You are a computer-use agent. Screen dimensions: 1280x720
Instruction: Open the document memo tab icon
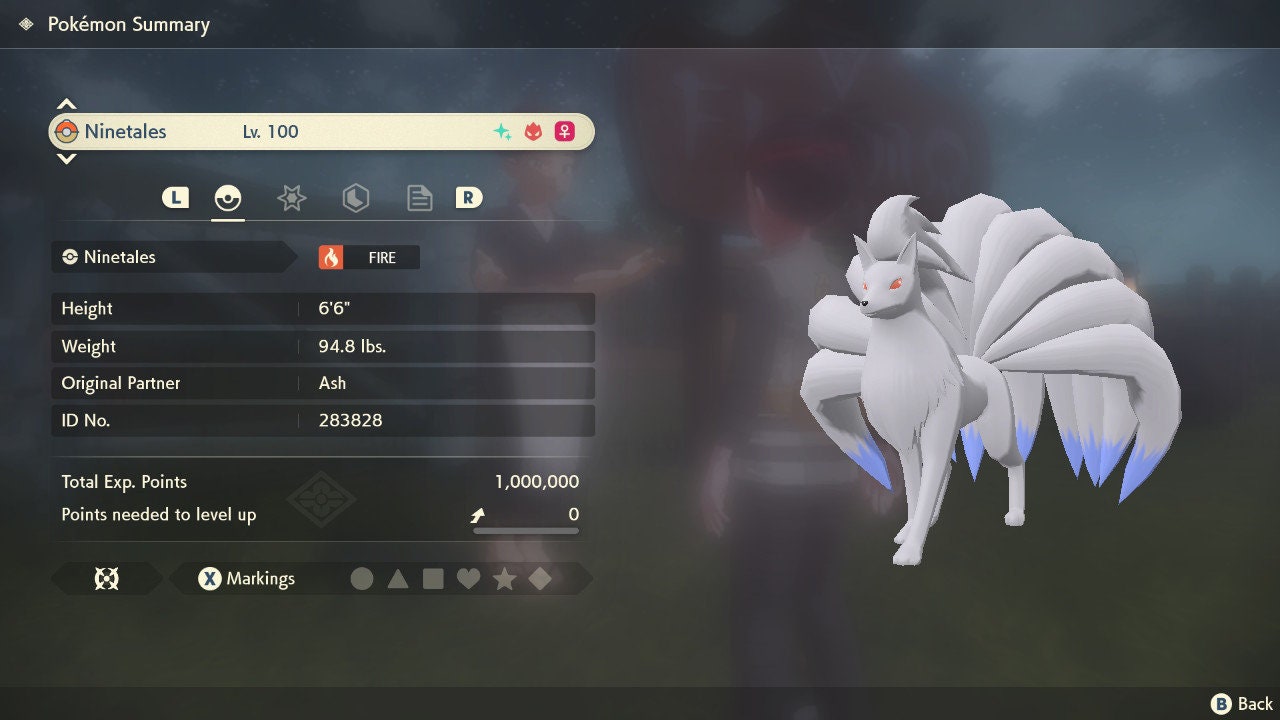(x=419, y=197)
